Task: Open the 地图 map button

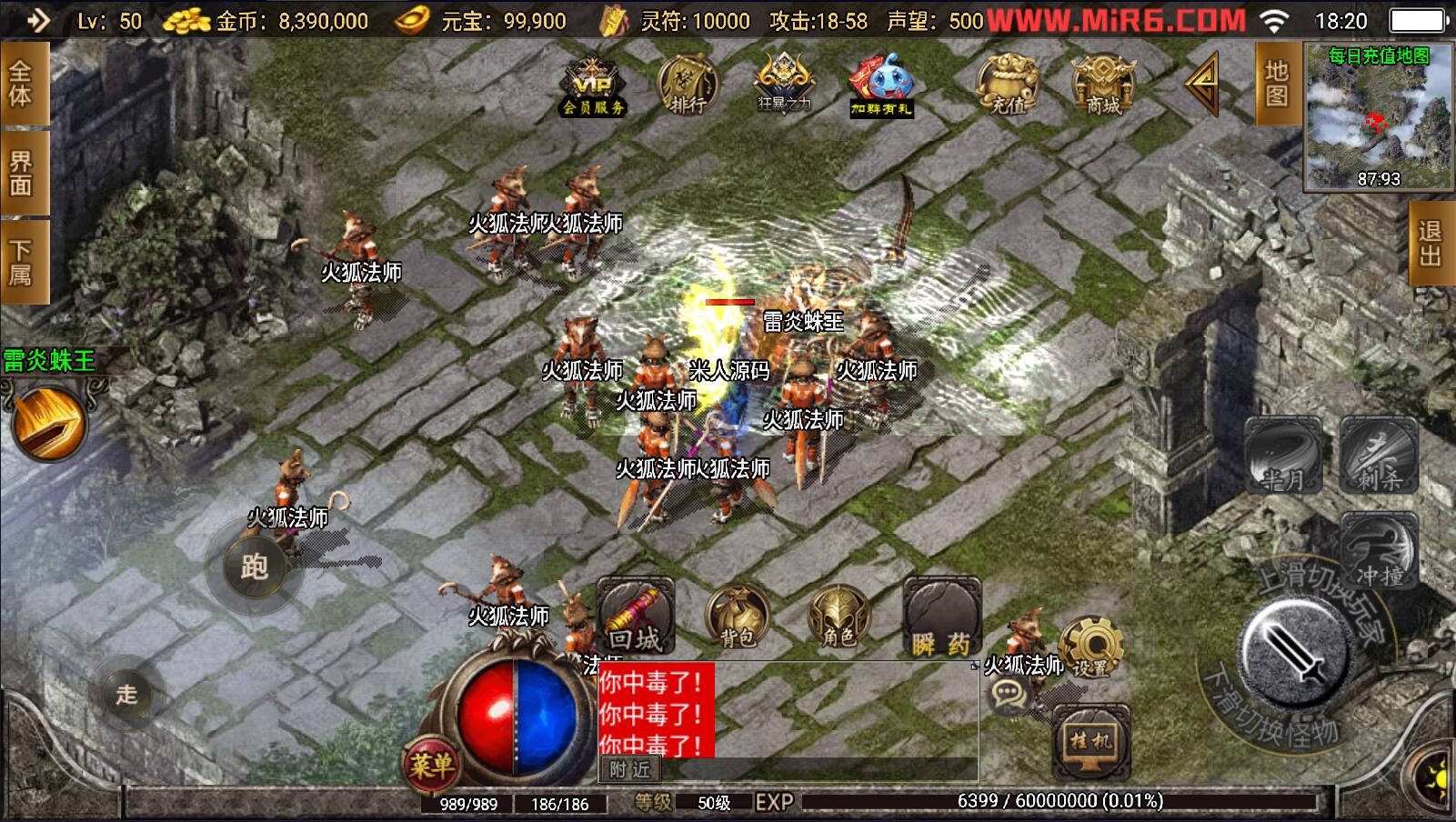Action: point(1277,84)
